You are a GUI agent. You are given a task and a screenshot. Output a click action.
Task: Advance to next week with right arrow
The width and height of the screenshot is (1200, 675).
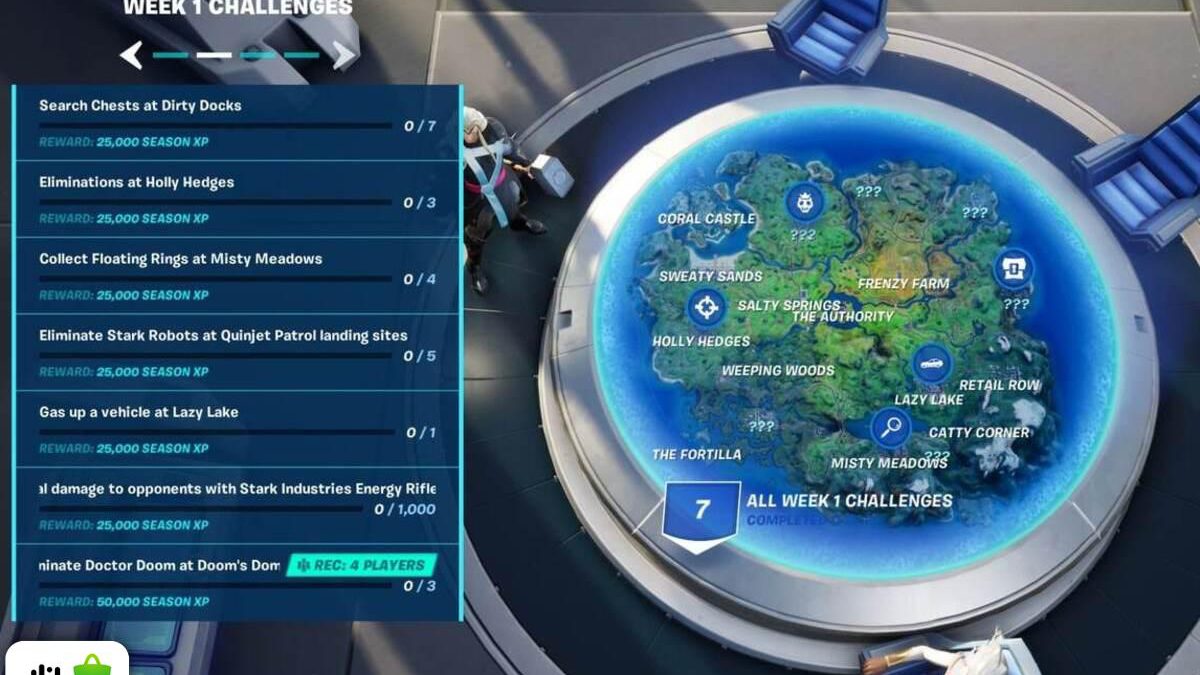tap(343, 55)
